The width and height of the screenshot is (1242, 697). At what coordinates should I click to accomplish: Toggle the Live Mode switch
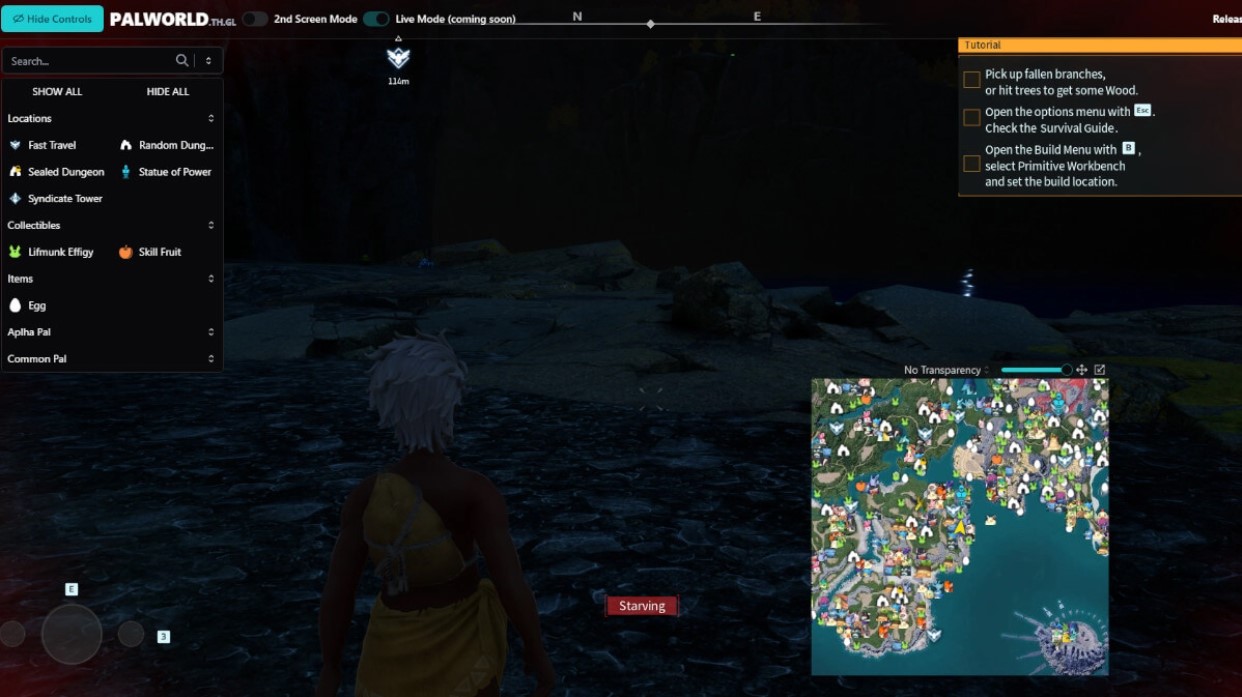point(376,19)
